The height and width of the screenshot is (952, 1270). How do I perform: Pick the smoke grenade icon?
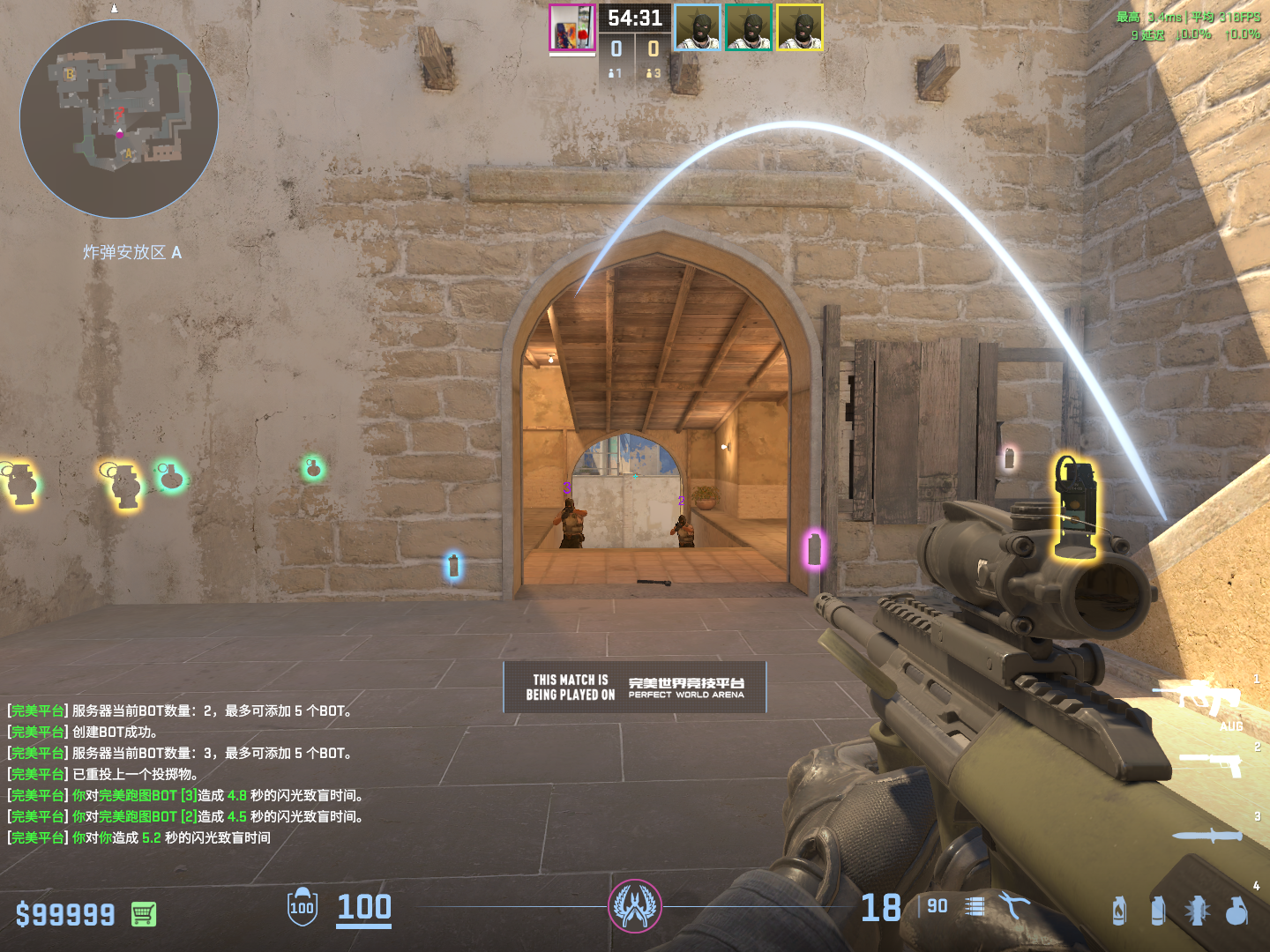pos(1158,911)
